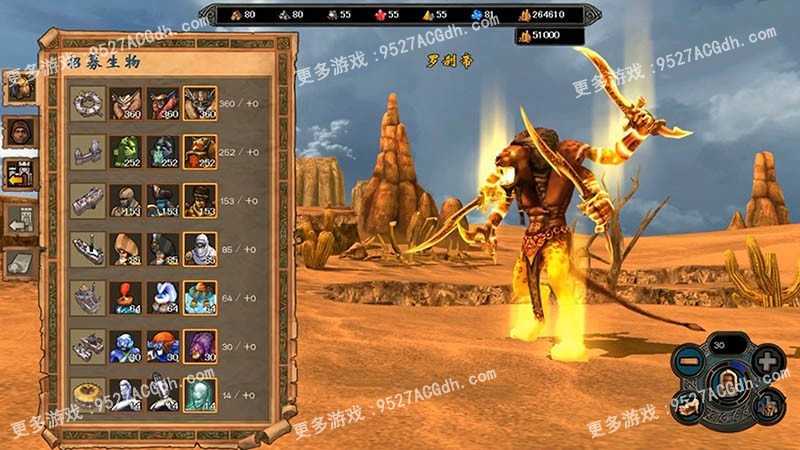The width and height of the screenshot is (800, 450).
Task: Click the golden round dwelling in the bottom row
Action: coord(88,393)
